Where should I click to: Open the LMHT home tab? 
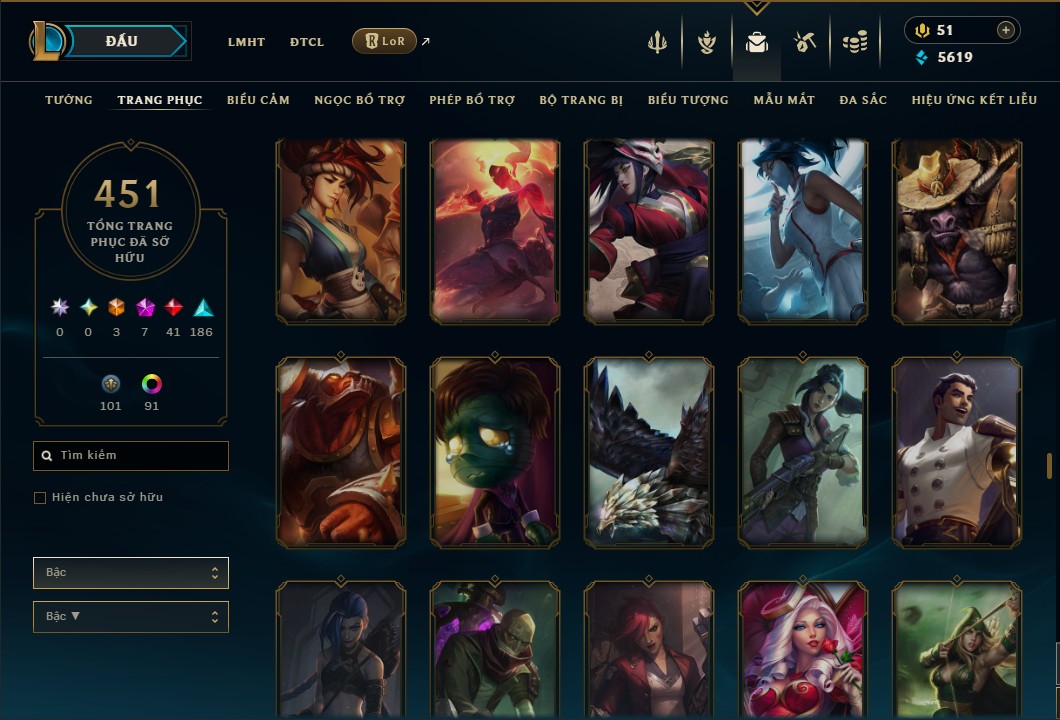(246, 42)
